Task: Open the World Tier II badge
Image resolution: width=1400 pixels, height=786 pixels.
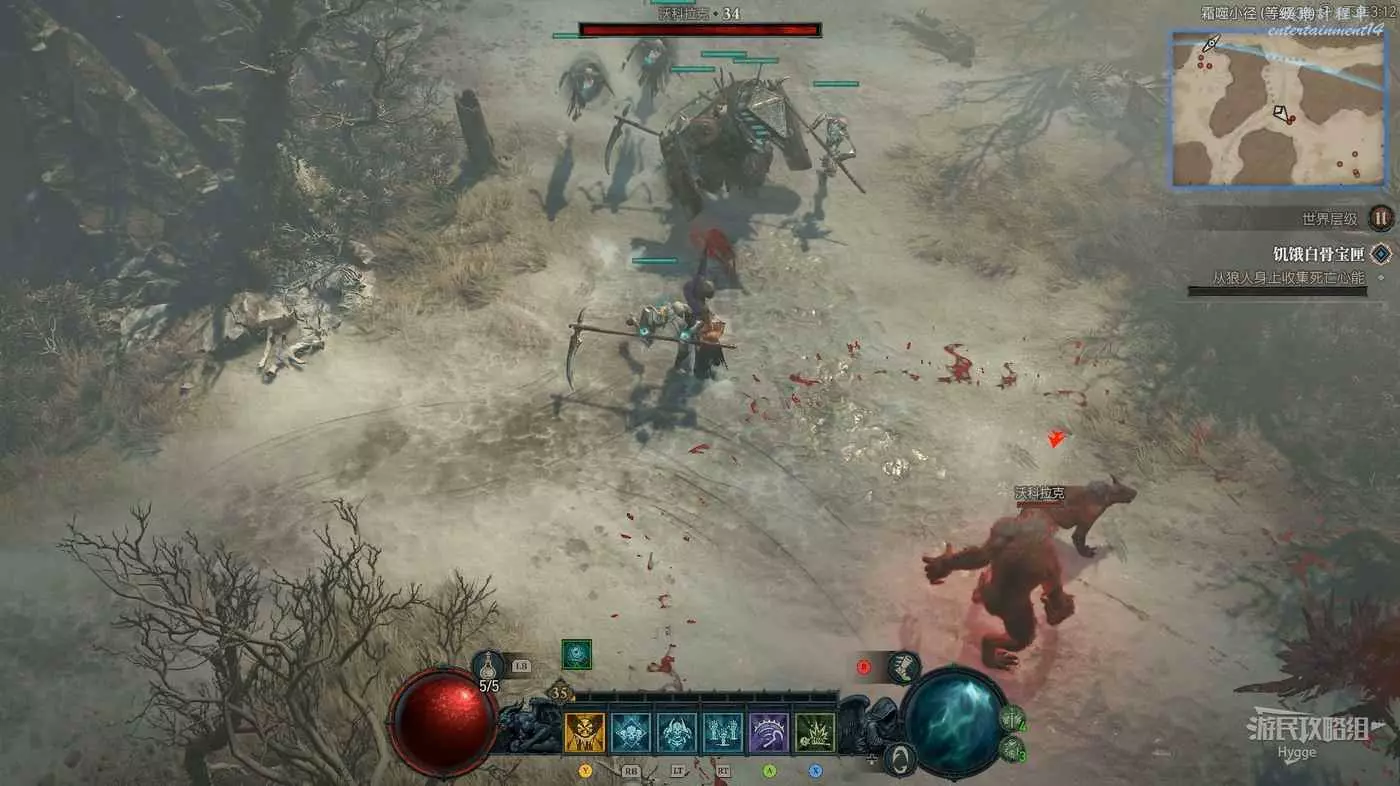Action: (x=1381, y=217)
